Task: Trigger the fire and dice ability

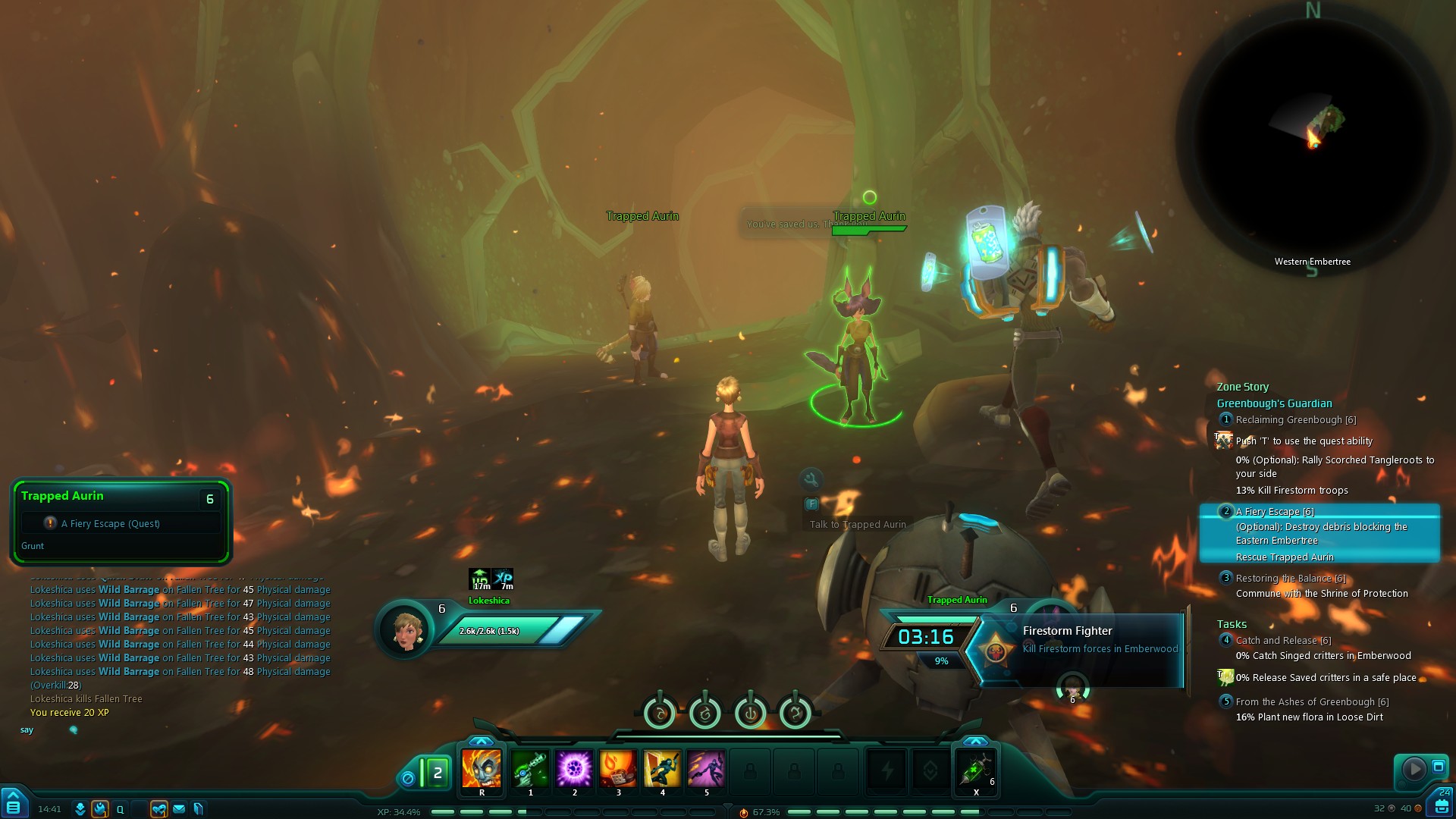Action: coord(618,769)
